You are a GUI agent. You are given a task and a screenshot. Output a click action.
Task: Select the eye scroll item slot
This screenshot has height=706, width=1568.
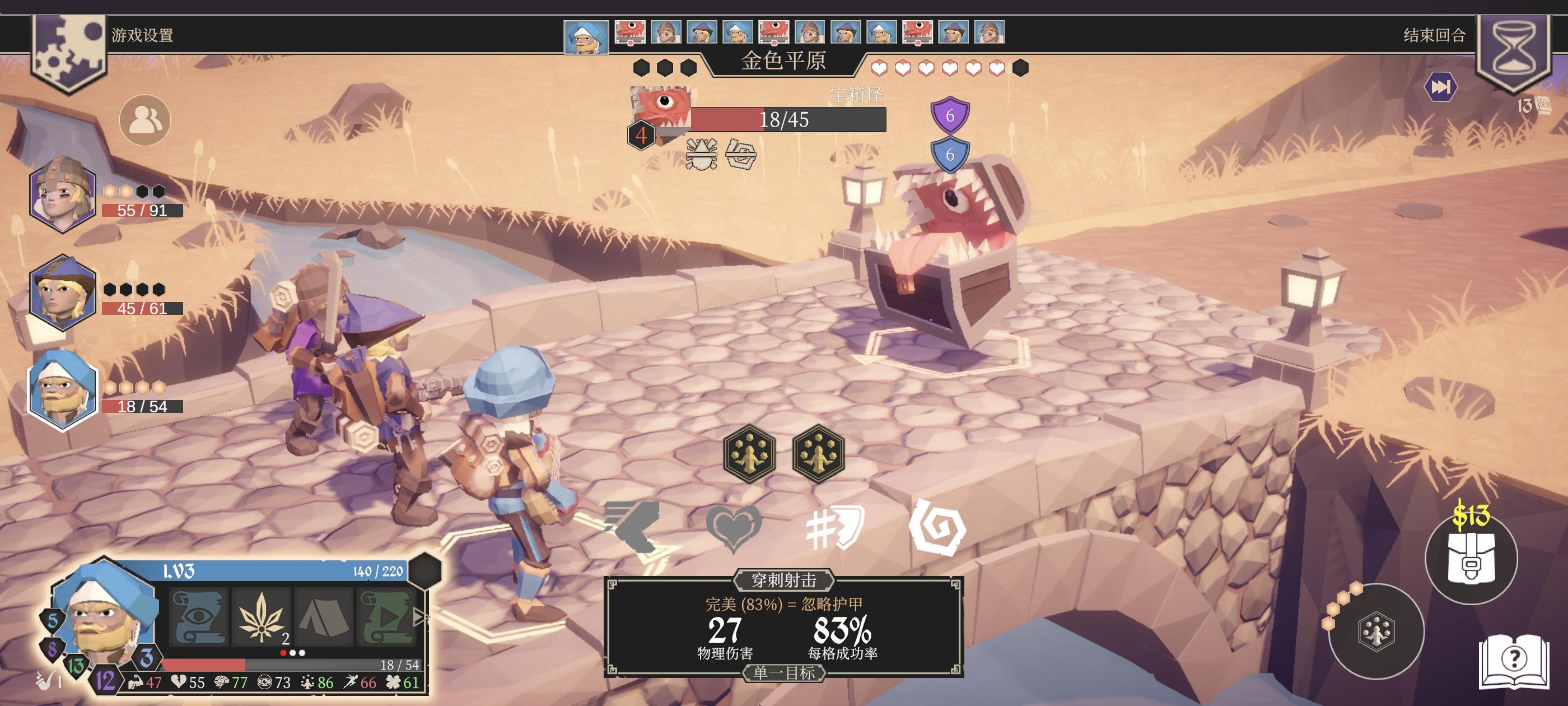198,616
